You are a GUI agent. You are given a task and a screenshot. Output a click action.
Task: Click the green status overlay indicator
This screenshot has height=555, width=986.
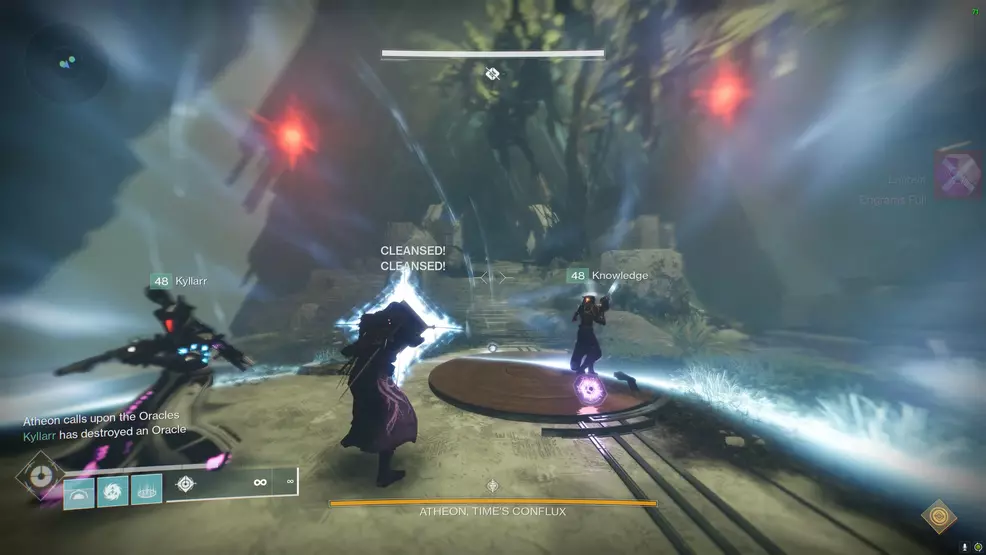click(x=977, y=547)
